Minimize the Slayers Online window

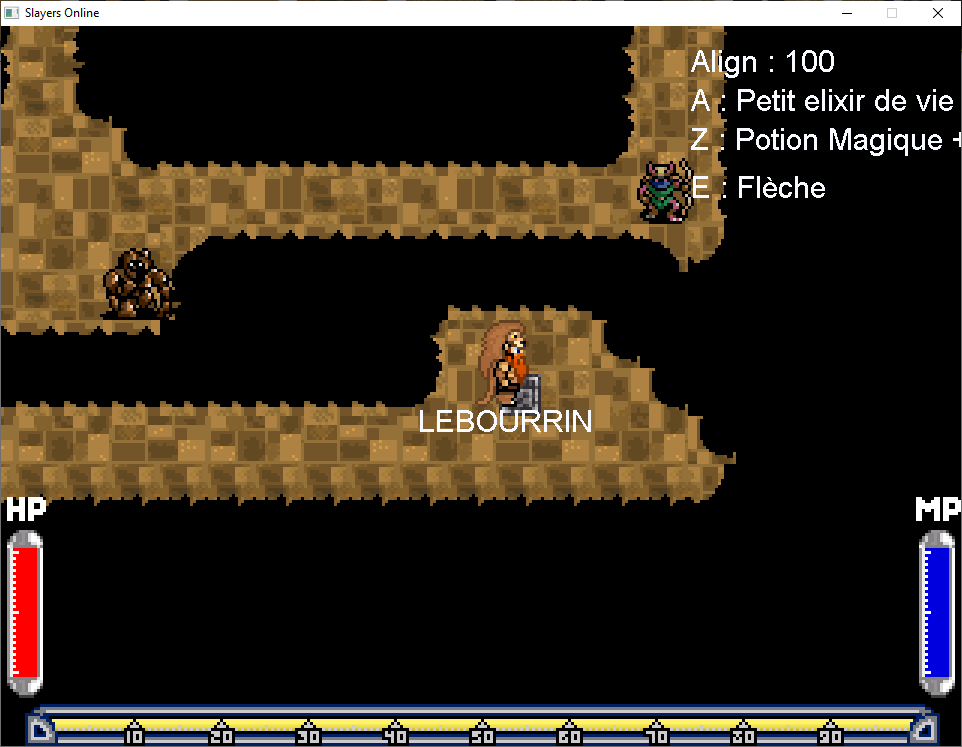coord(846,13)
